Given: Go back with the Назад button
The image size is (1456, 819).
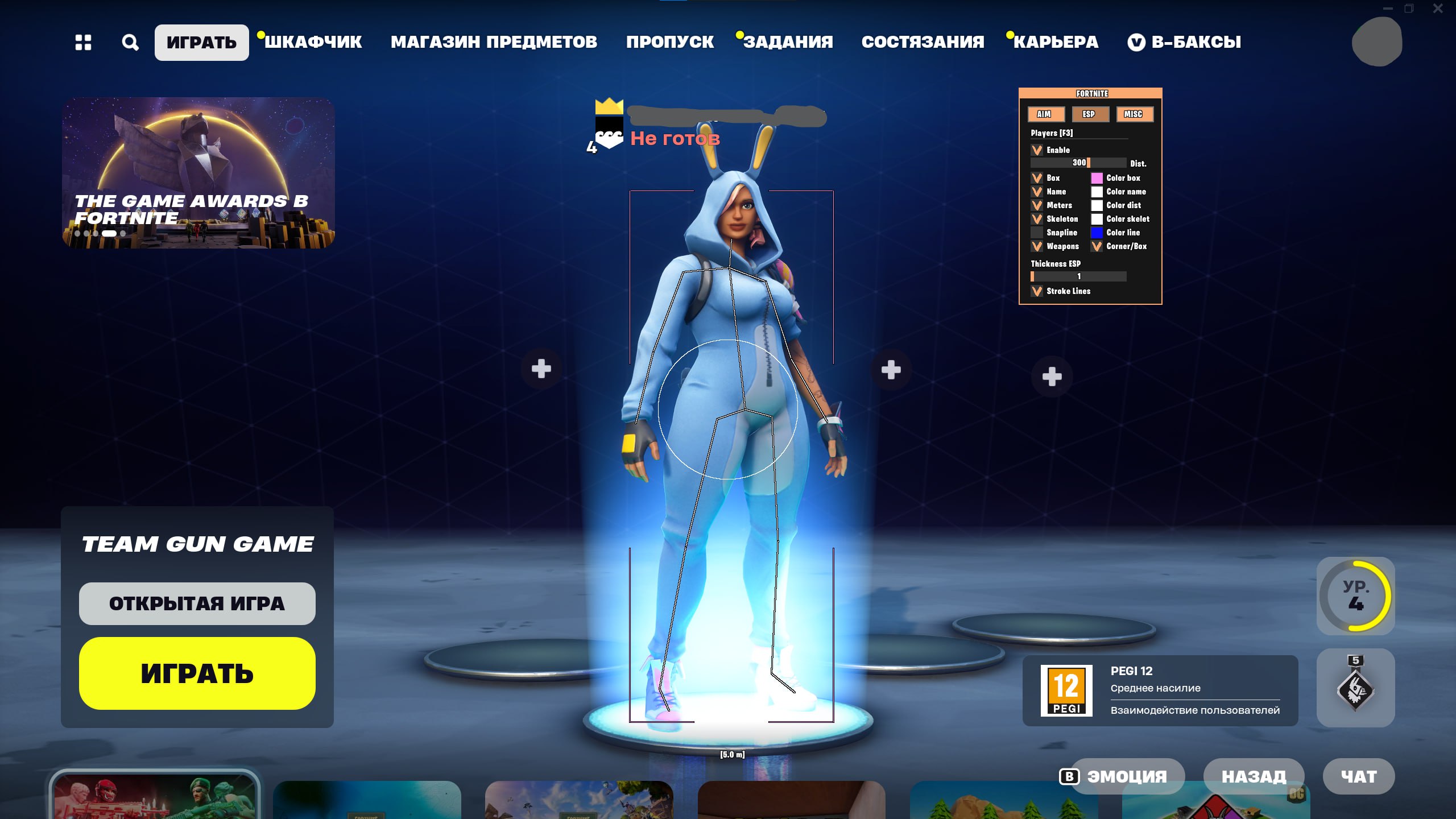Looking at the screenshot, I should 1254,776.
